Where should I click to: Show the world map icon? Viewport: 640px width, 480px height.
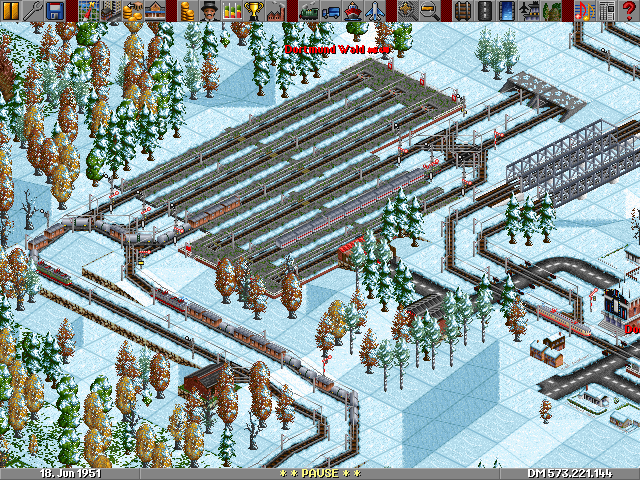tap(87, 10)
